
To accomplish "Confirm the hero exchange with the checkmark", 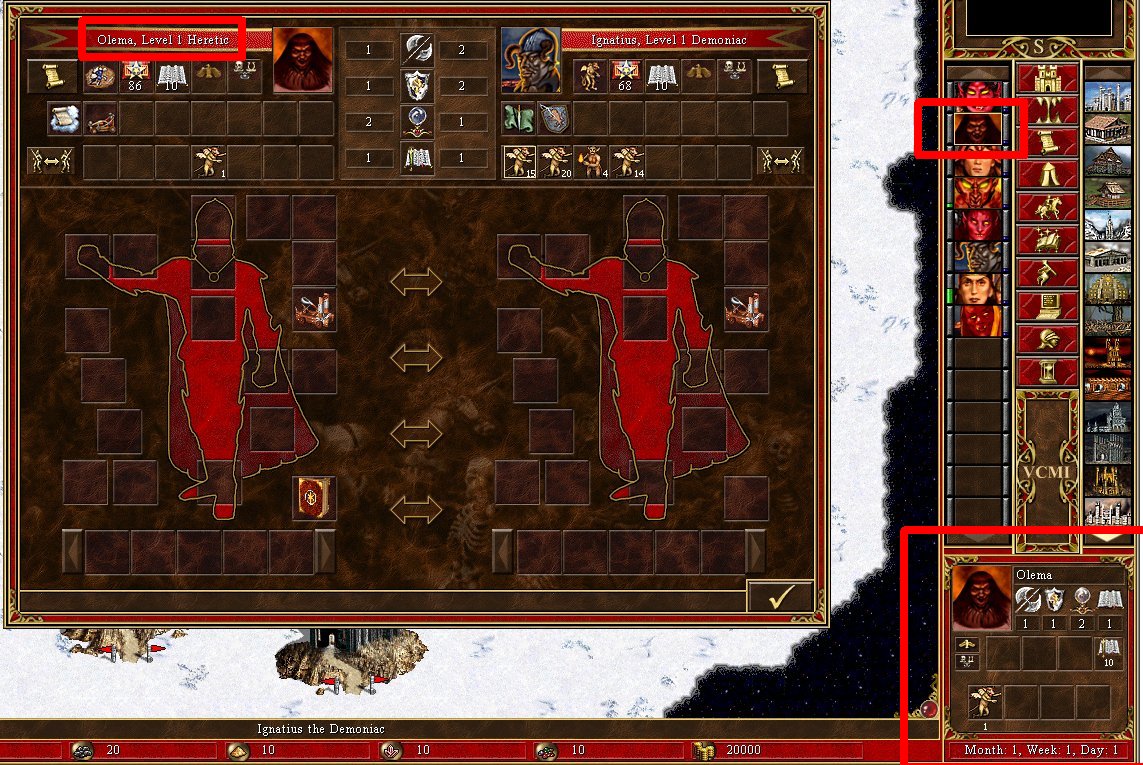I will click(x=780, y=596).
